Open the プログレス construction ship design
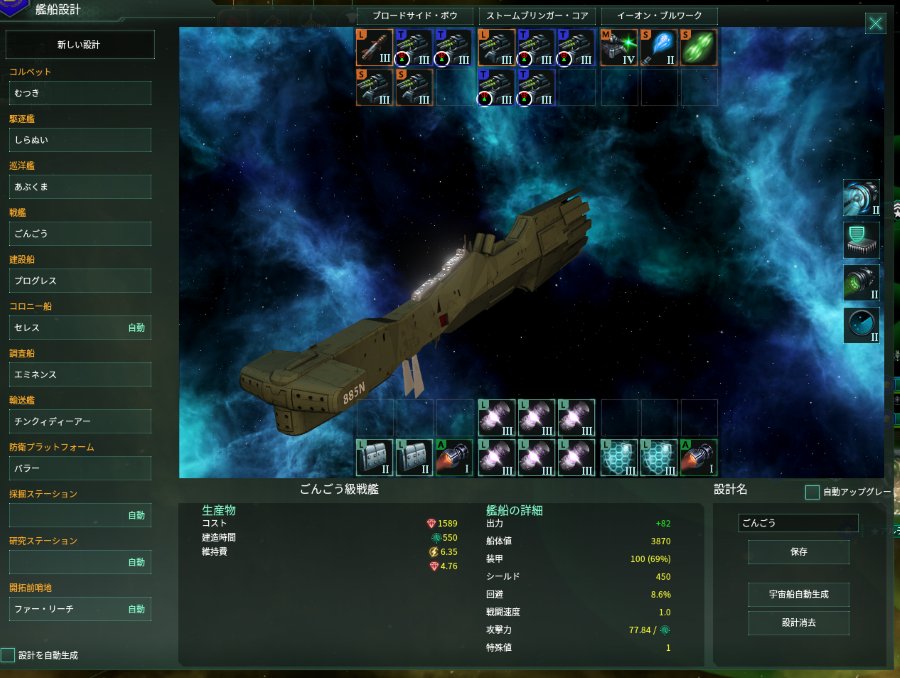This screenshot has width=900, height=678. pos(80,281)
